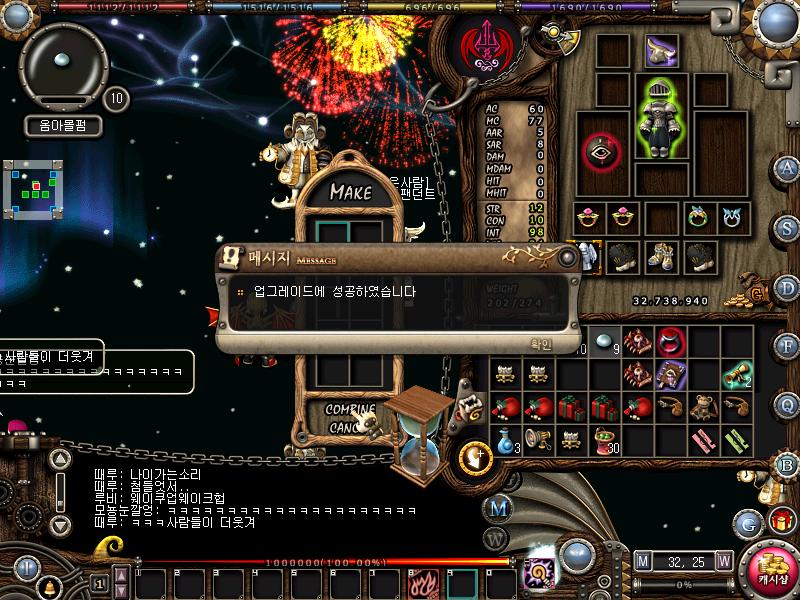
Task: Select the equipped boots slot
Action: 661,256
